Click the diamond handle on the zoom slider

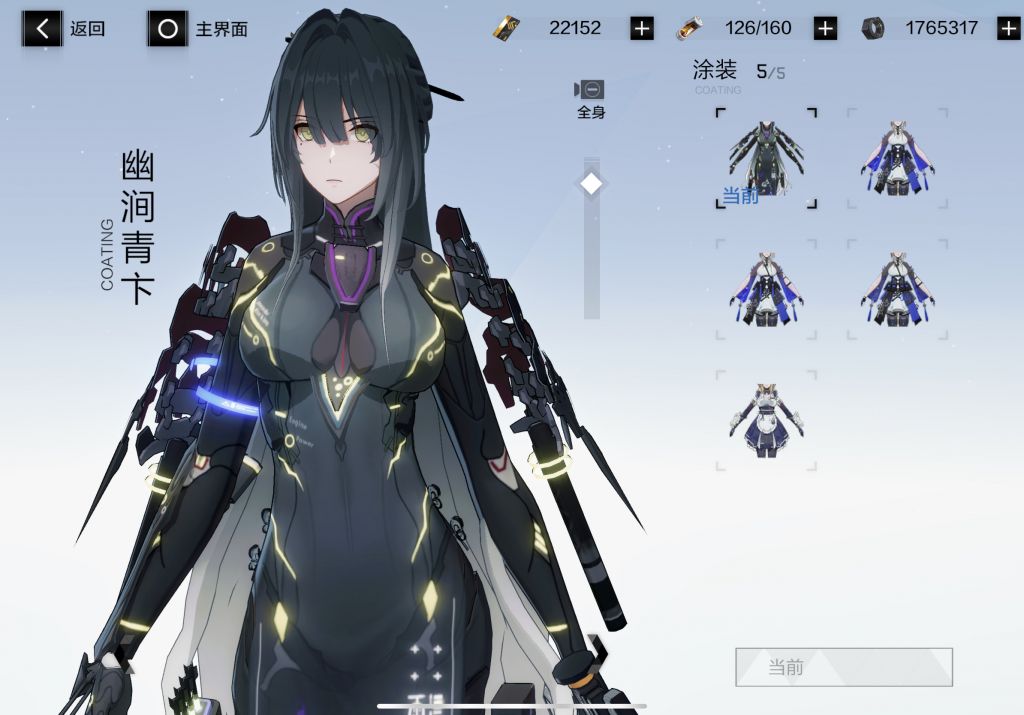tap(591, 184)
